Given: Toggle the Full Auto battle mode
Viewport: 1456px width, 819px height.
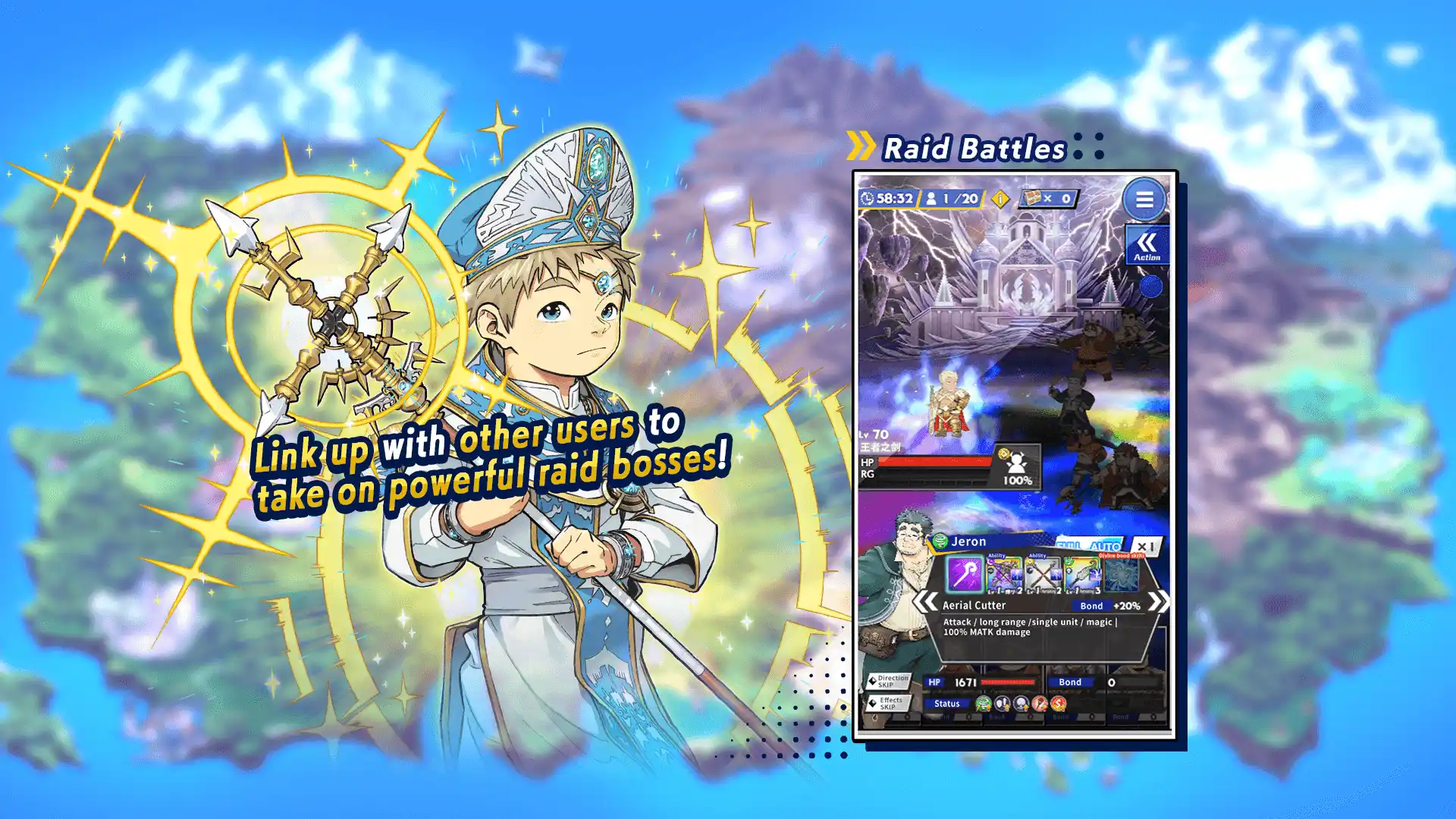Looking at the screenshot, I should coord(1088,545).
